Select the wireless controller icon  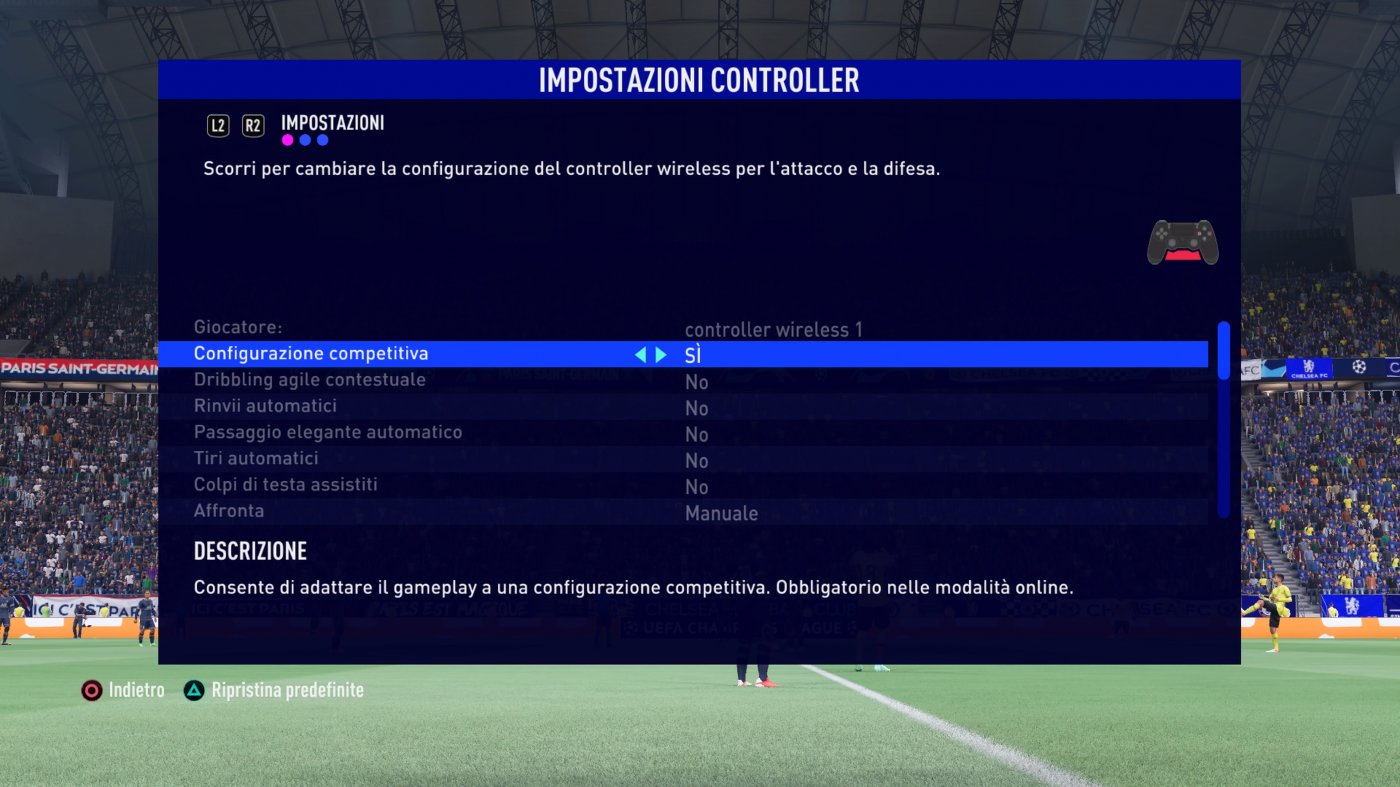coord(1183,243)
